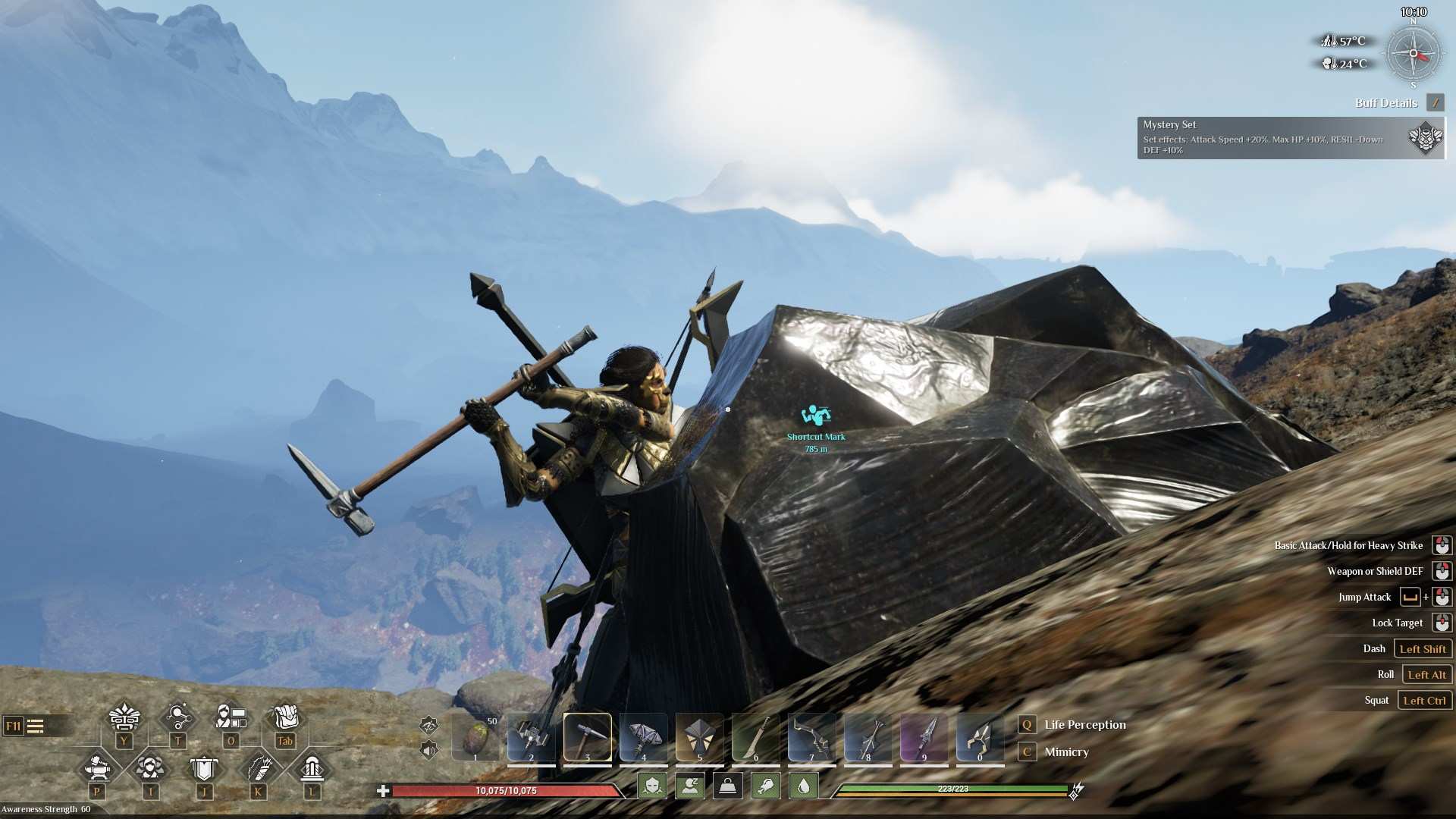Open the character panel icon
This screenshot has width=1456, height=819.
coord(231,717)
